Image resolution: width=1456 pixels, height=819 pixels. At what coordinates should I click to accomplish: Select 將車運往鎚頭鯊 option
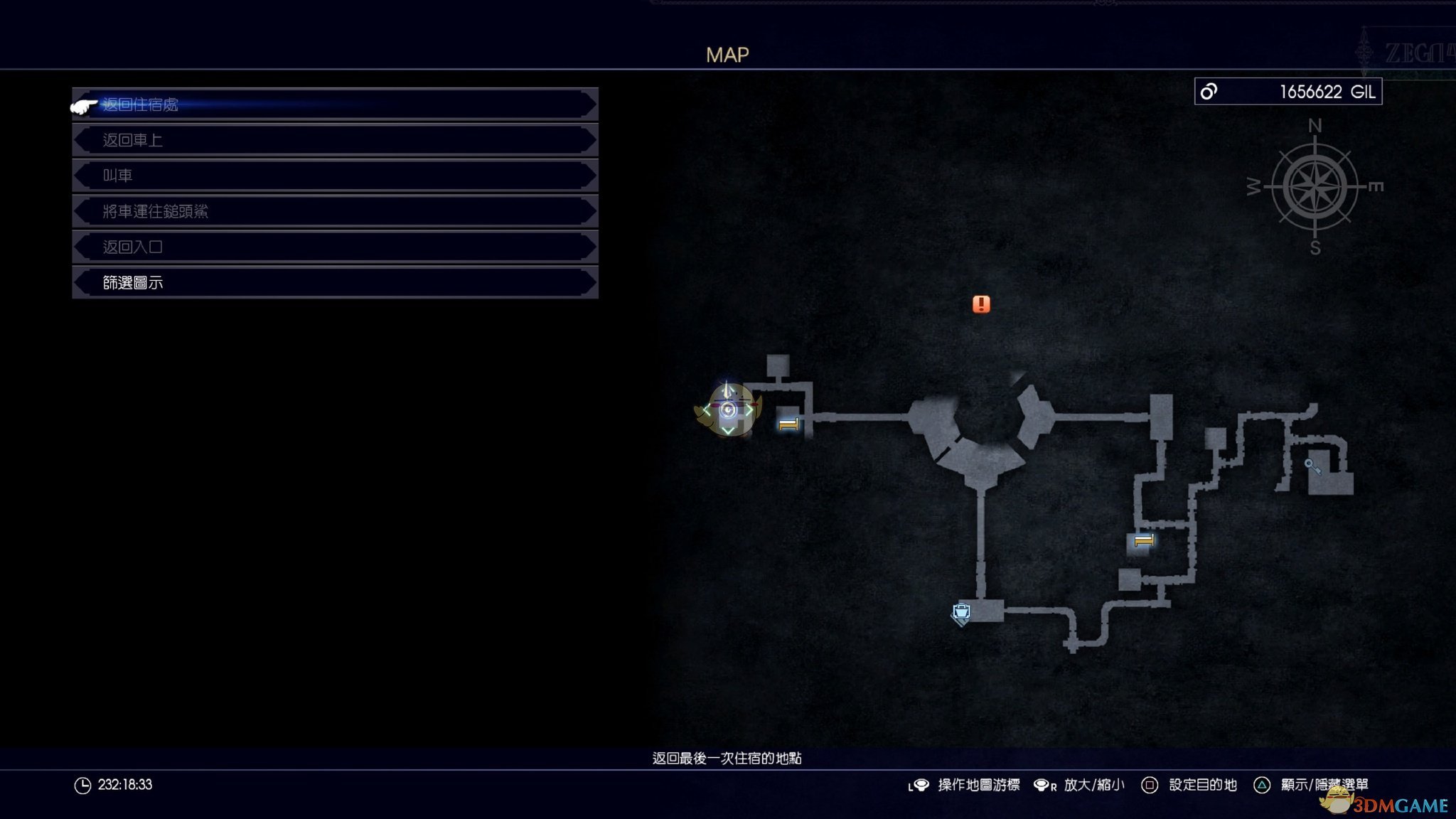(x=334, y=211)
